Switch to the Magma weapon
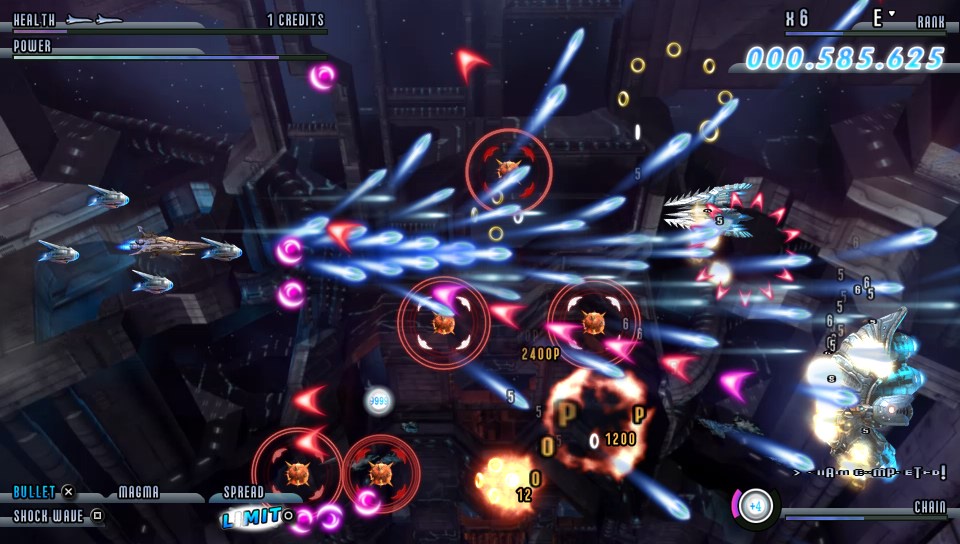Viewport: 960px width, 544px height. pyautogui.click(x=139, y=492)
